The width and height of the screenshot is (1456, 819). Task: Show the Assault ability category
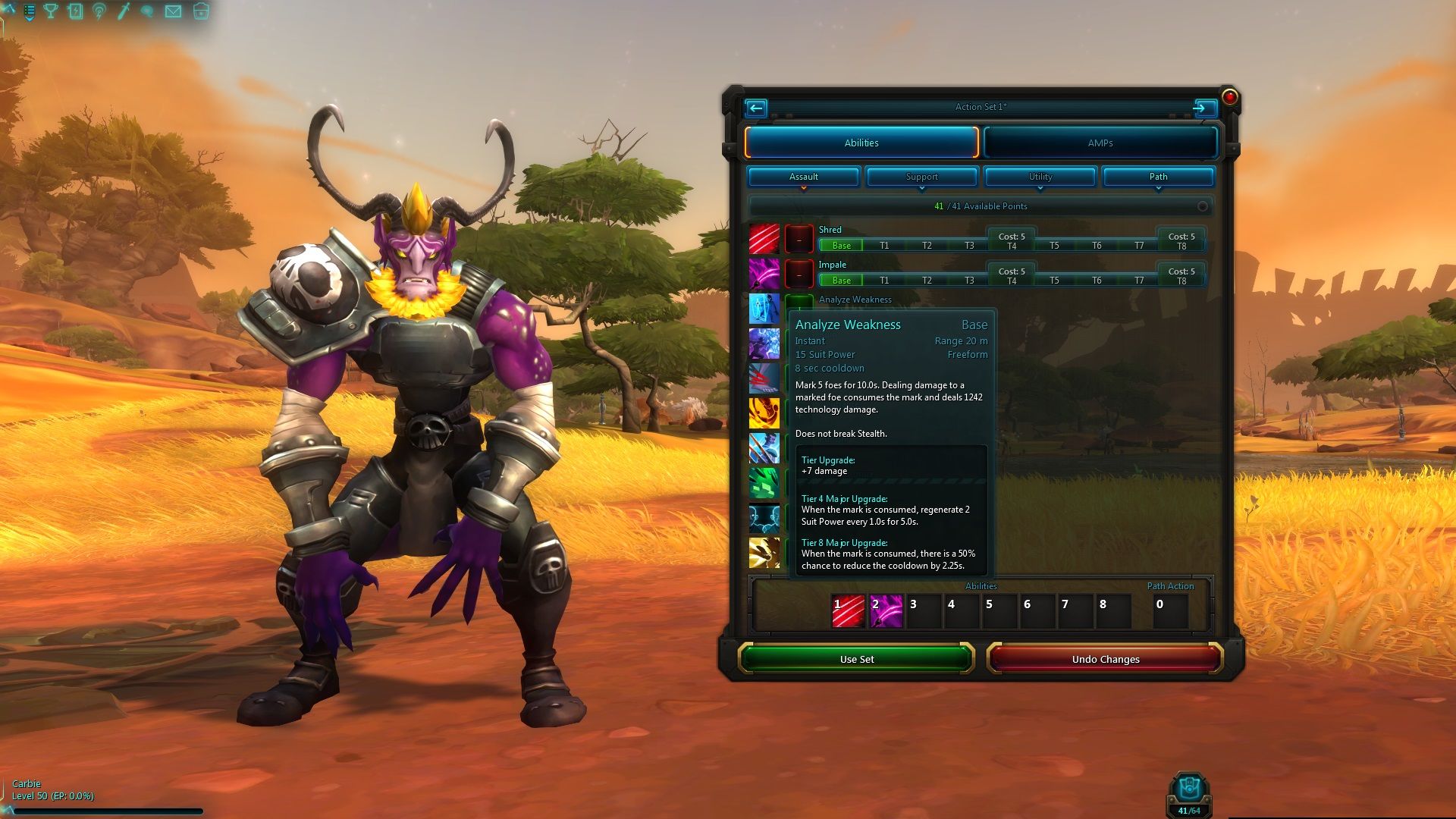803,177
